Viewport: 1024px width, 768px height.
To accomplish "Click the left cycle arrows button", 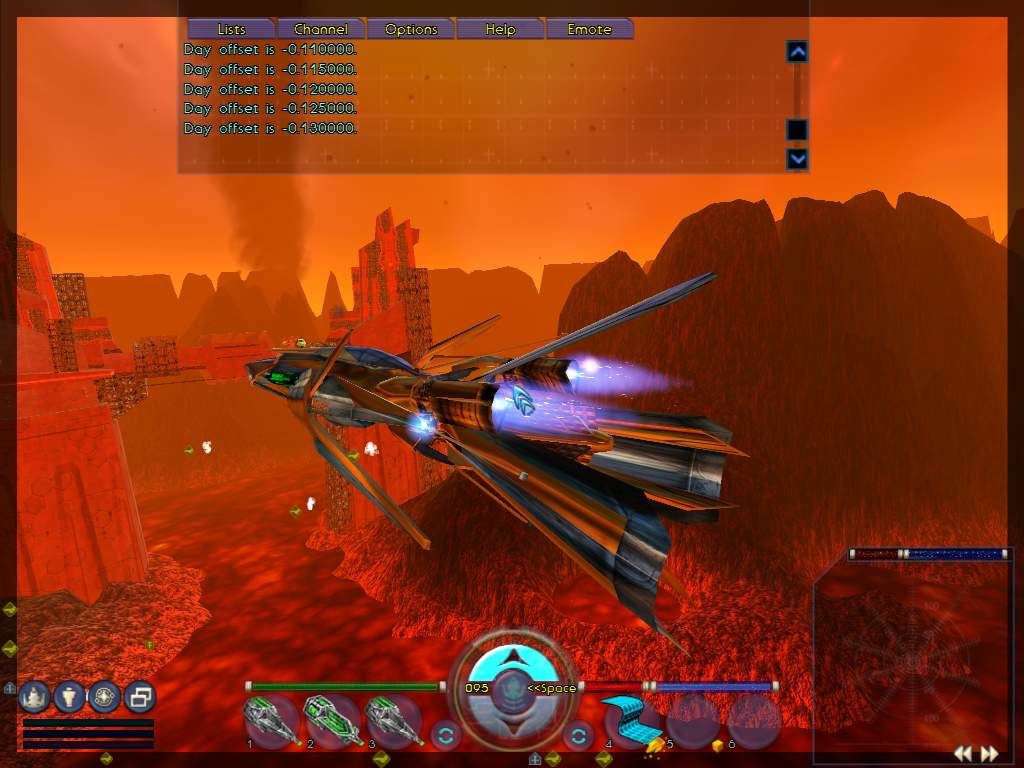I will 445,737.
